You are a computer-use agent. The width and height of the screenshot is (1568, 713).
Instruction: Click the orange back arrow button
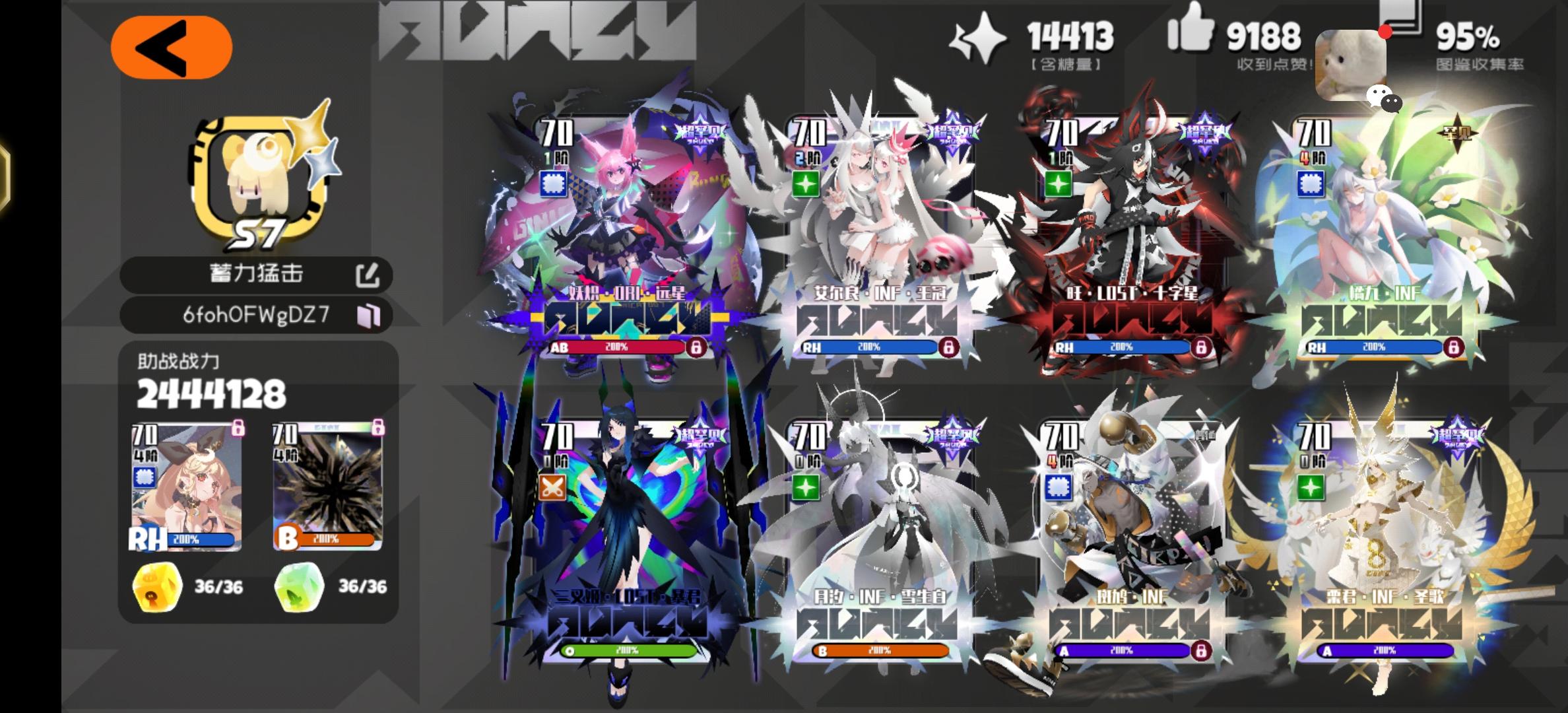click(x=174, y=45)
